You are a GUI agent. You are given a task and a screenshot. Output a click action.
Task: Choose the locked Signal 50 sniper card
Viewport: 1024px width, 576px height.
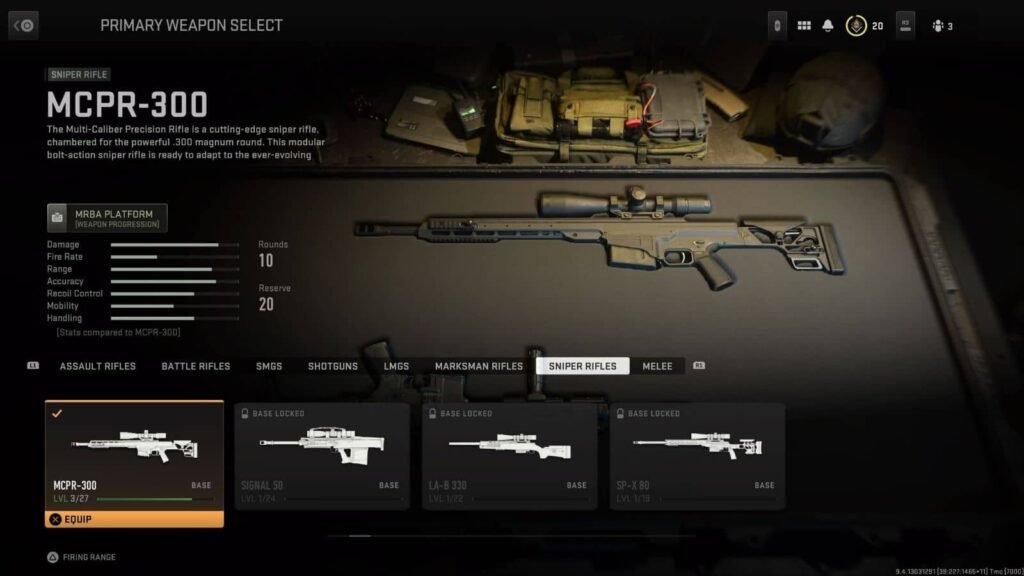pos(322,455)
